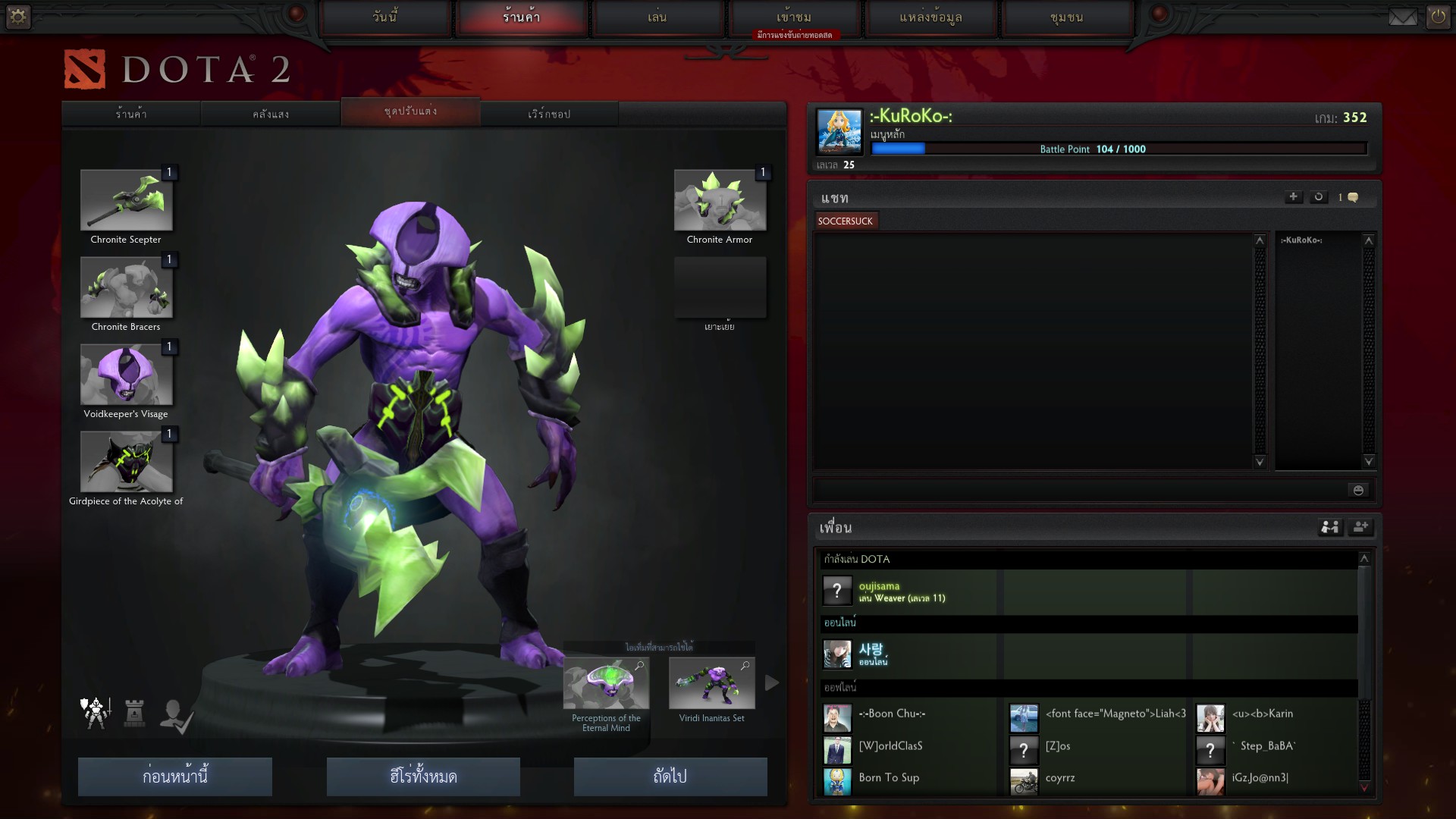Image resolution: width=1456 pixels, height=819 pixels.
Task: Preview the Viridi Inanitas Set
Action: [711, 684]
